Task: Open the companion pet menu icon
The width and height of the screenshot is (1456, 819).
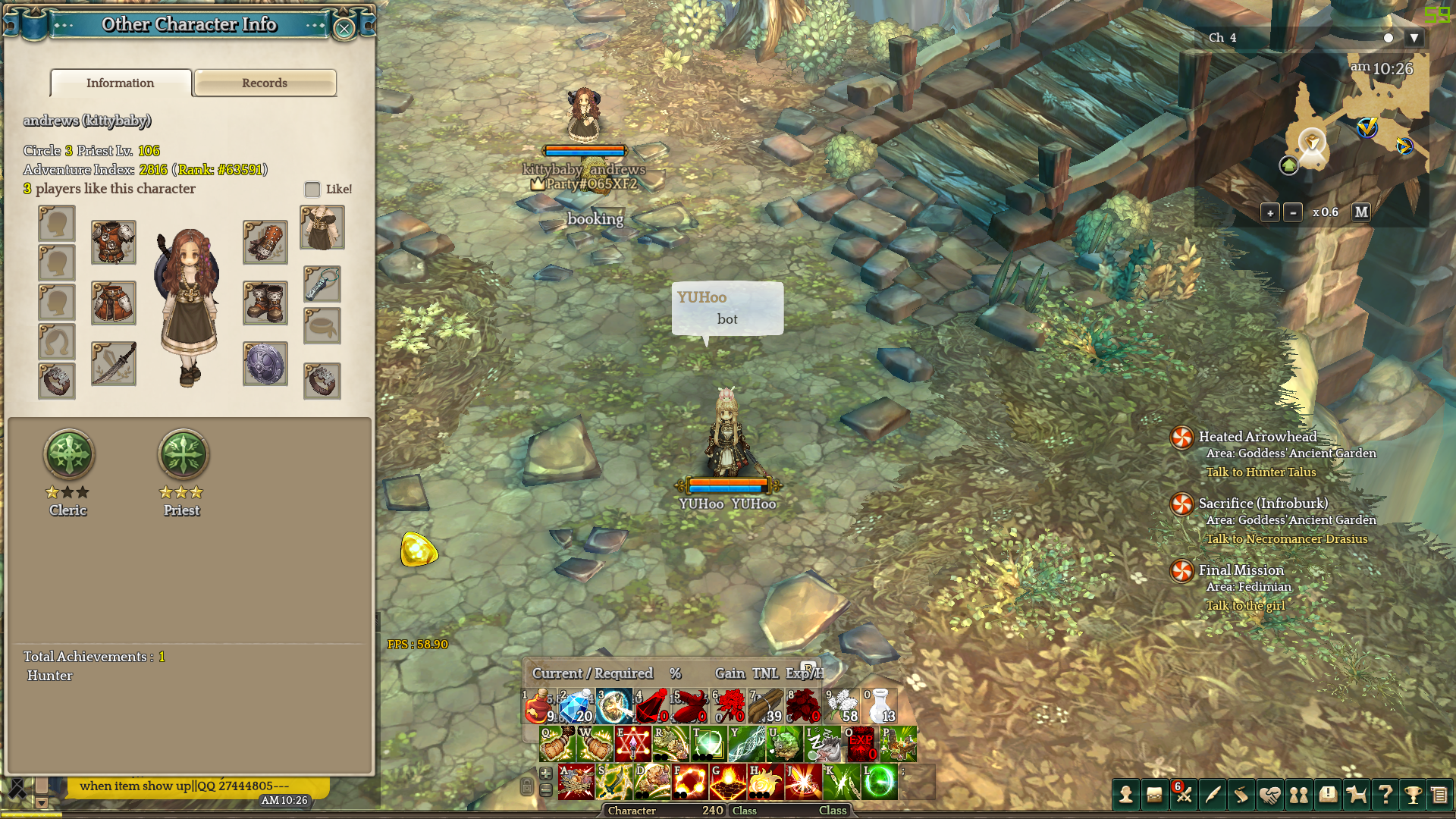Action: tap(1356, 795)
